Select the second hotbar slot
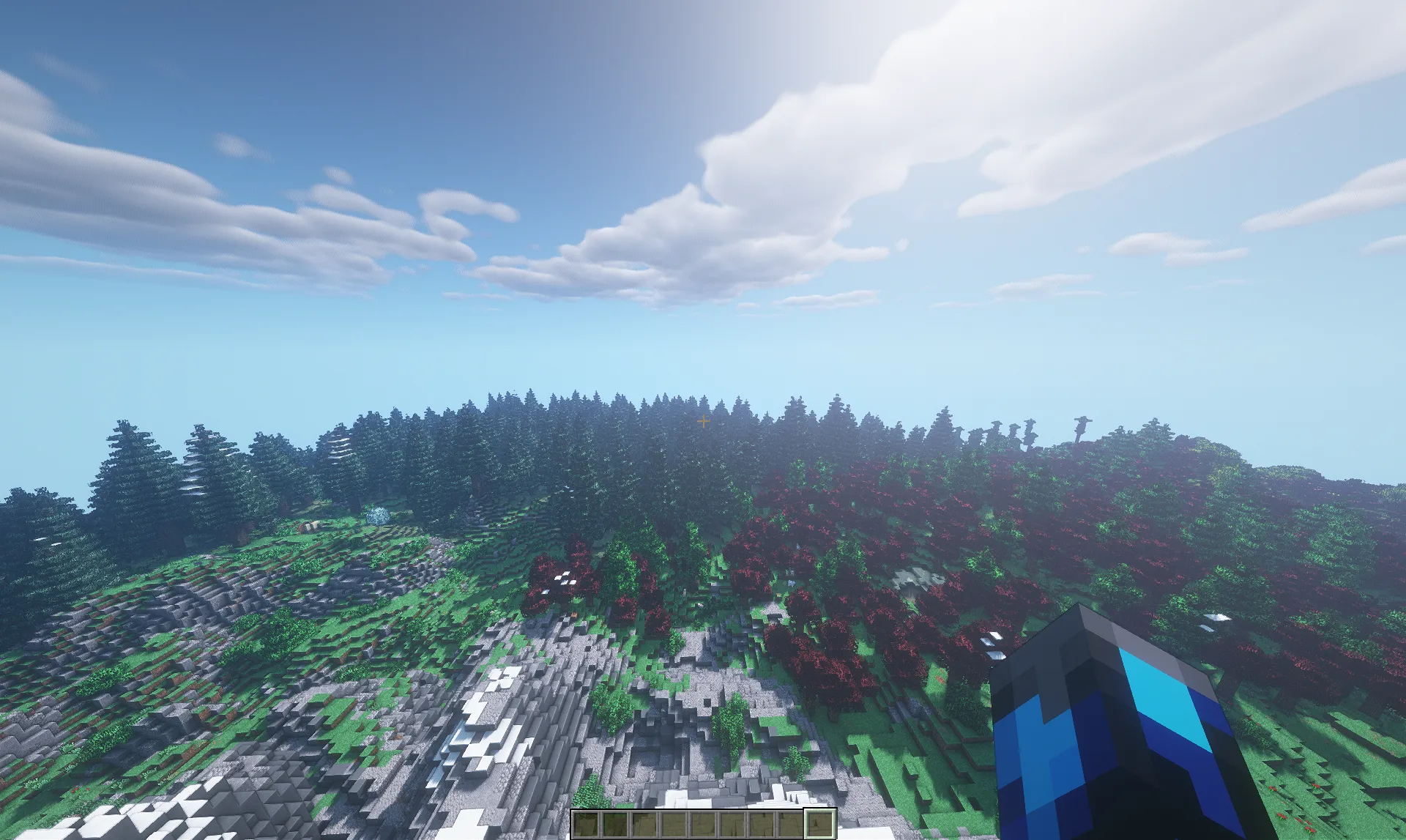1406x840 pixels. (x=615, y=825)
